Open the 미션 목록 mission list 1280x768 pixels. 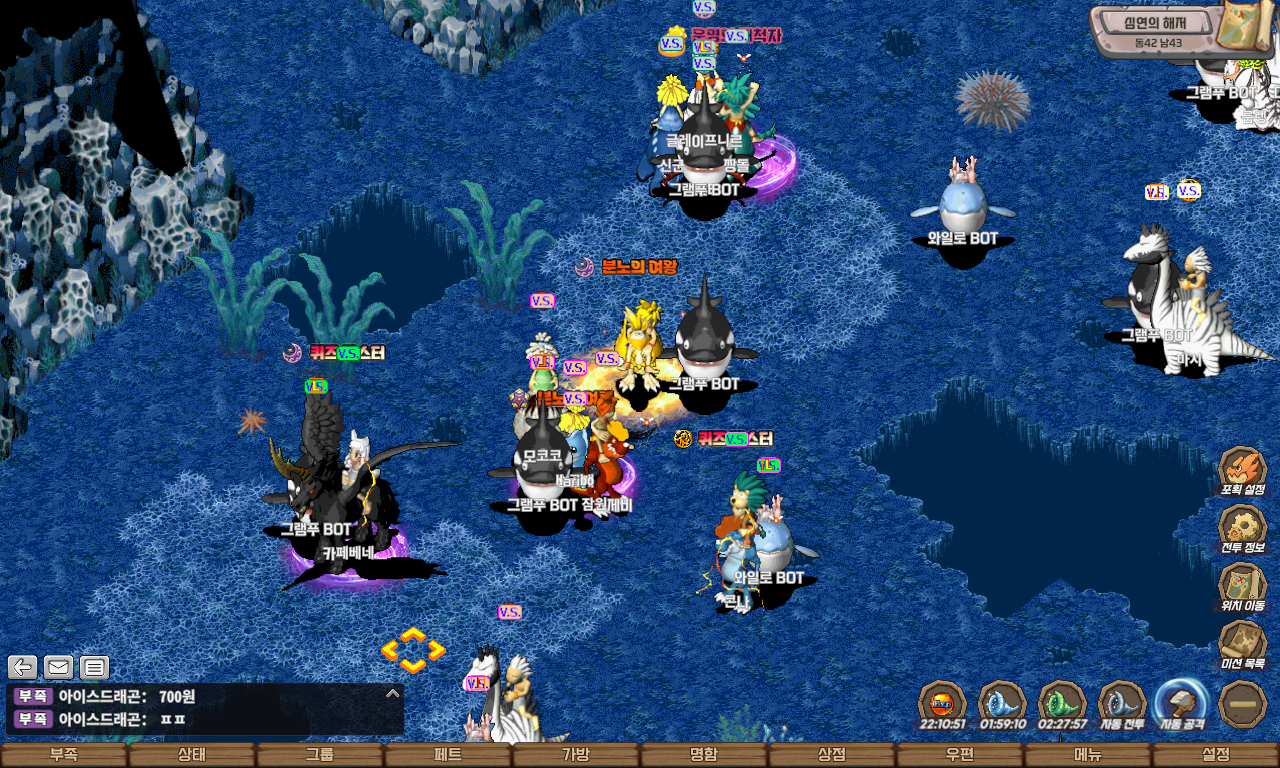pyautogui.click(x=1243, y=645)
